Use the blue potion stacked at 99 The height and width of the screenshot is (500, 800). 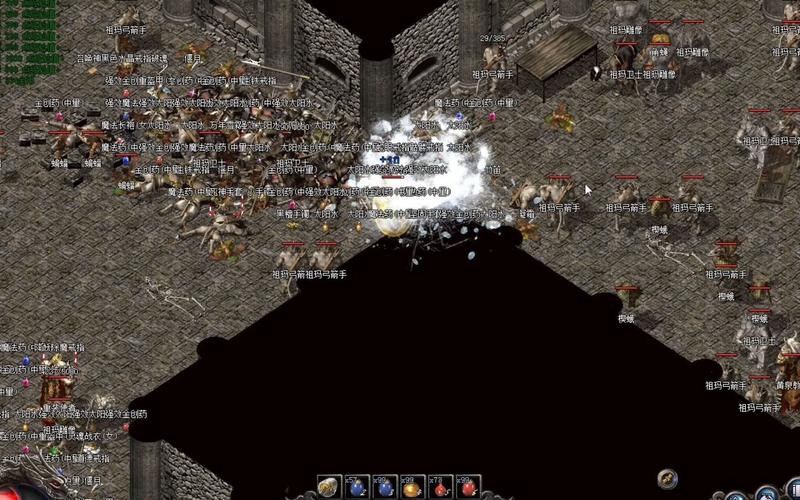385,487
